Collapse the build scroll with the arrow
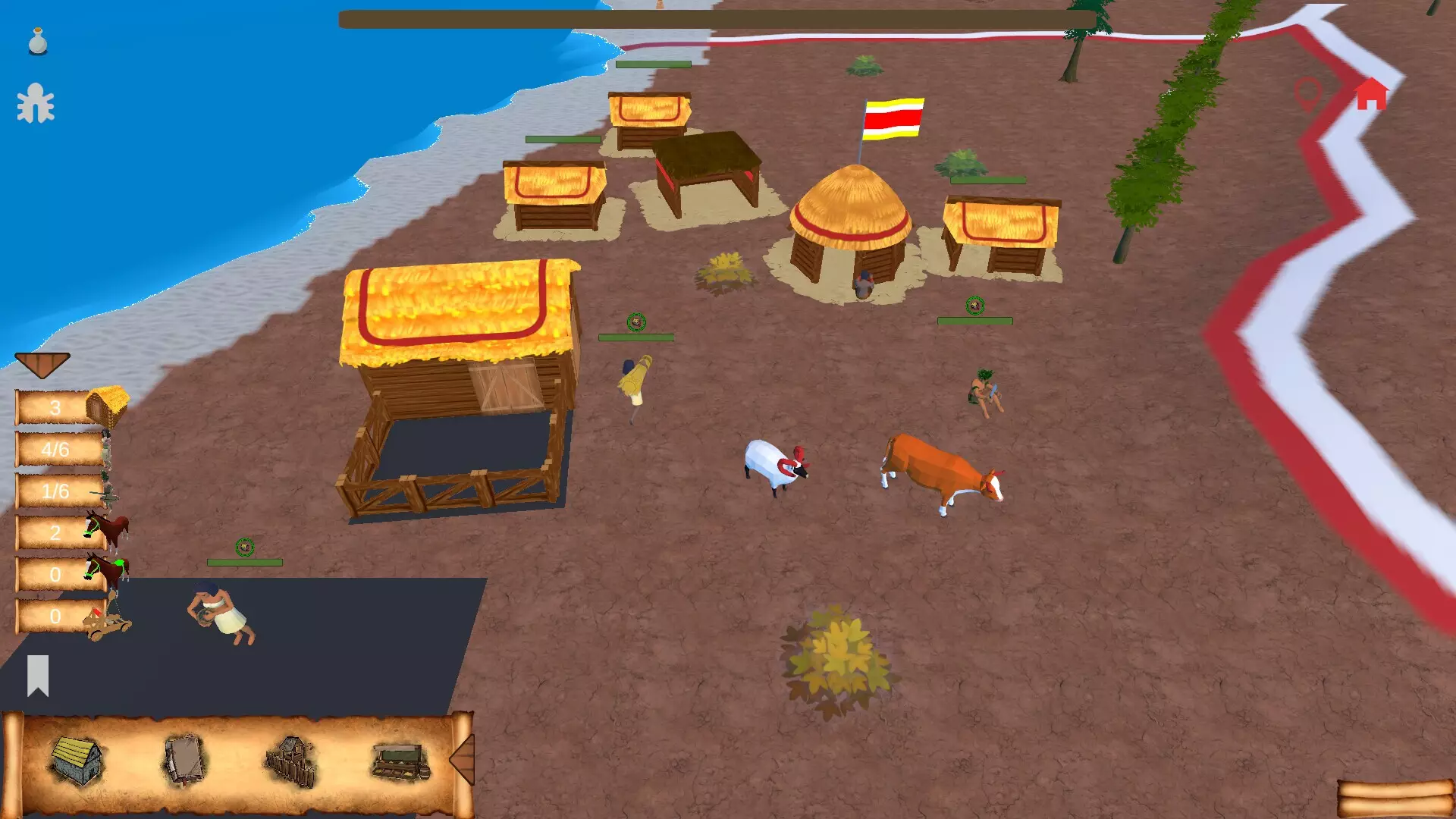The image size is (1456, 819). (463, 759)
